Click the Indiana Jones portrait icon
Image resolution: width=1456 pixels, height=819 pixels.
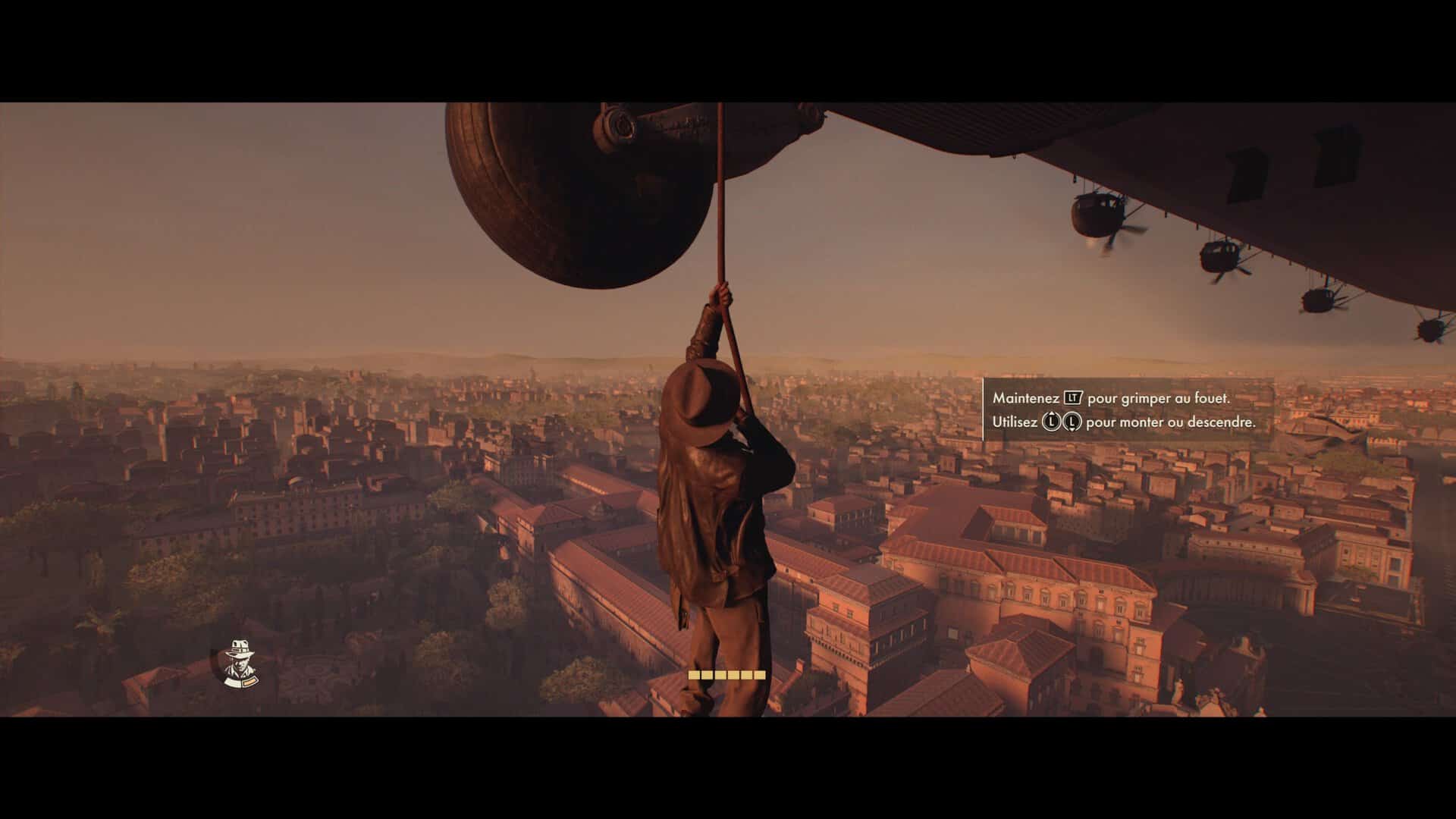click(241, 664)
